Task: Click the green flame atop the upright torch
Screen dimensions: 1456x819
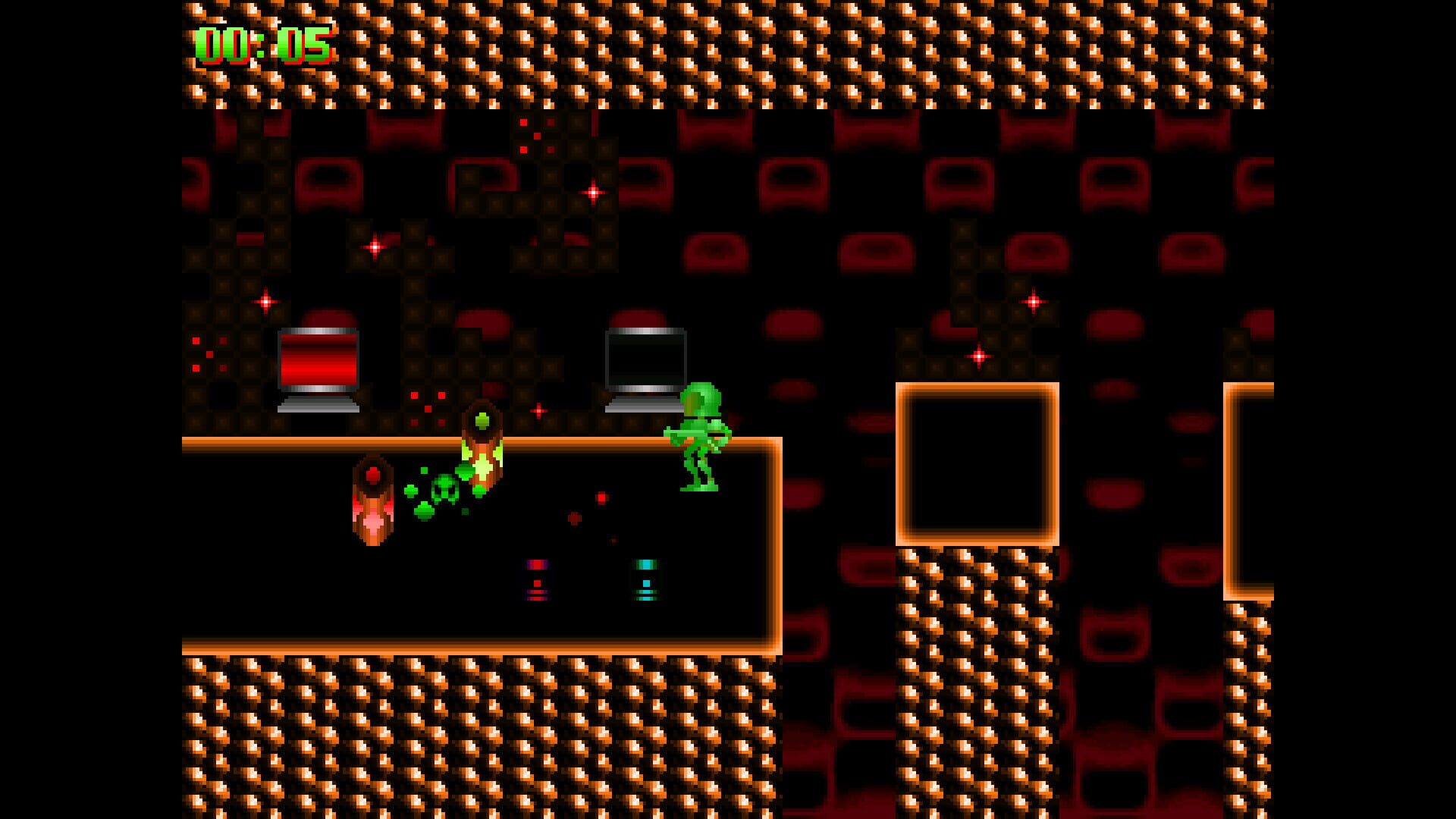Action: pyautogui.click(x=482, y=421)
